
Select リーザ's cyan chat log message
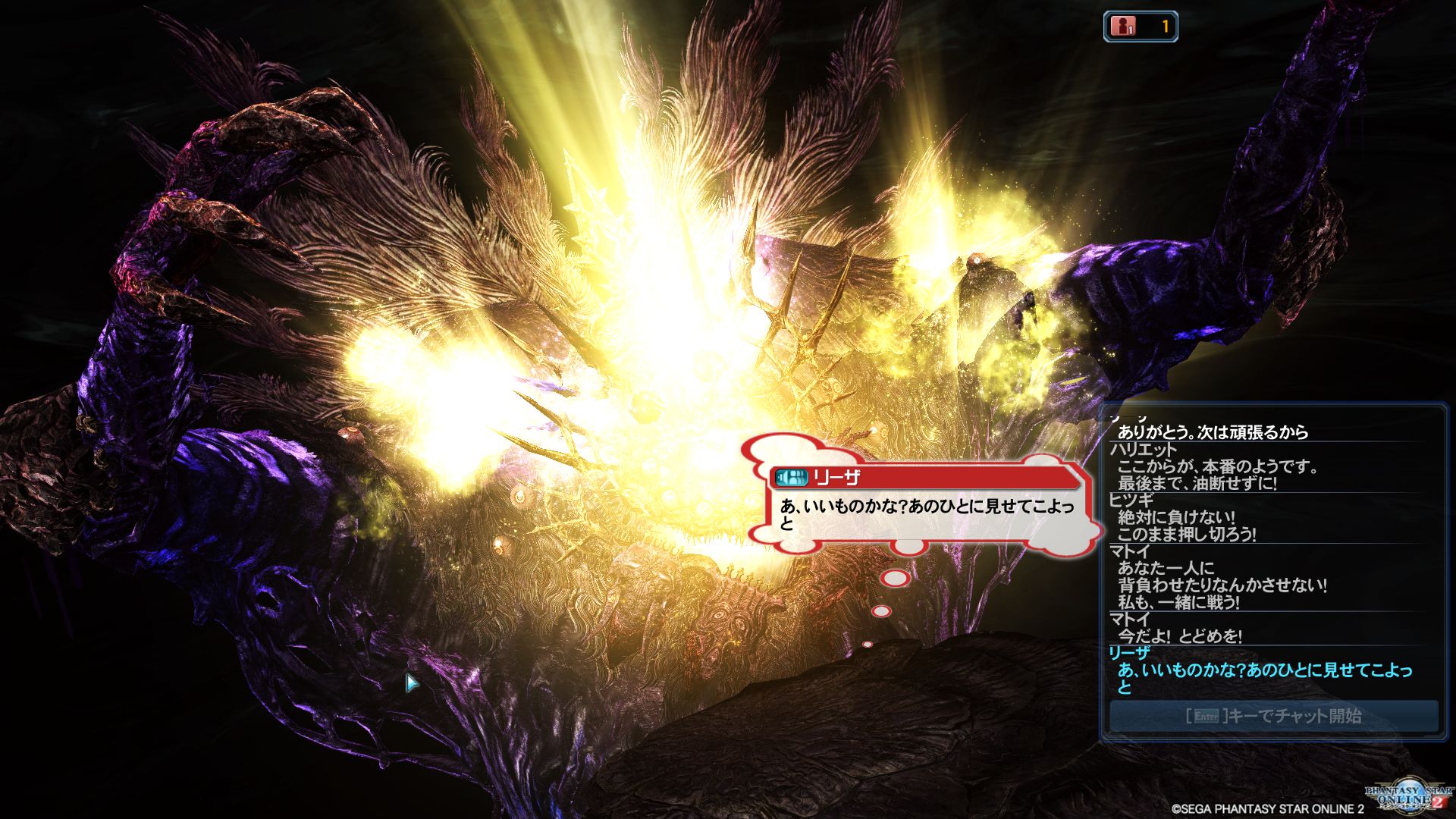pyautogui.click(x=1264, y=678)
